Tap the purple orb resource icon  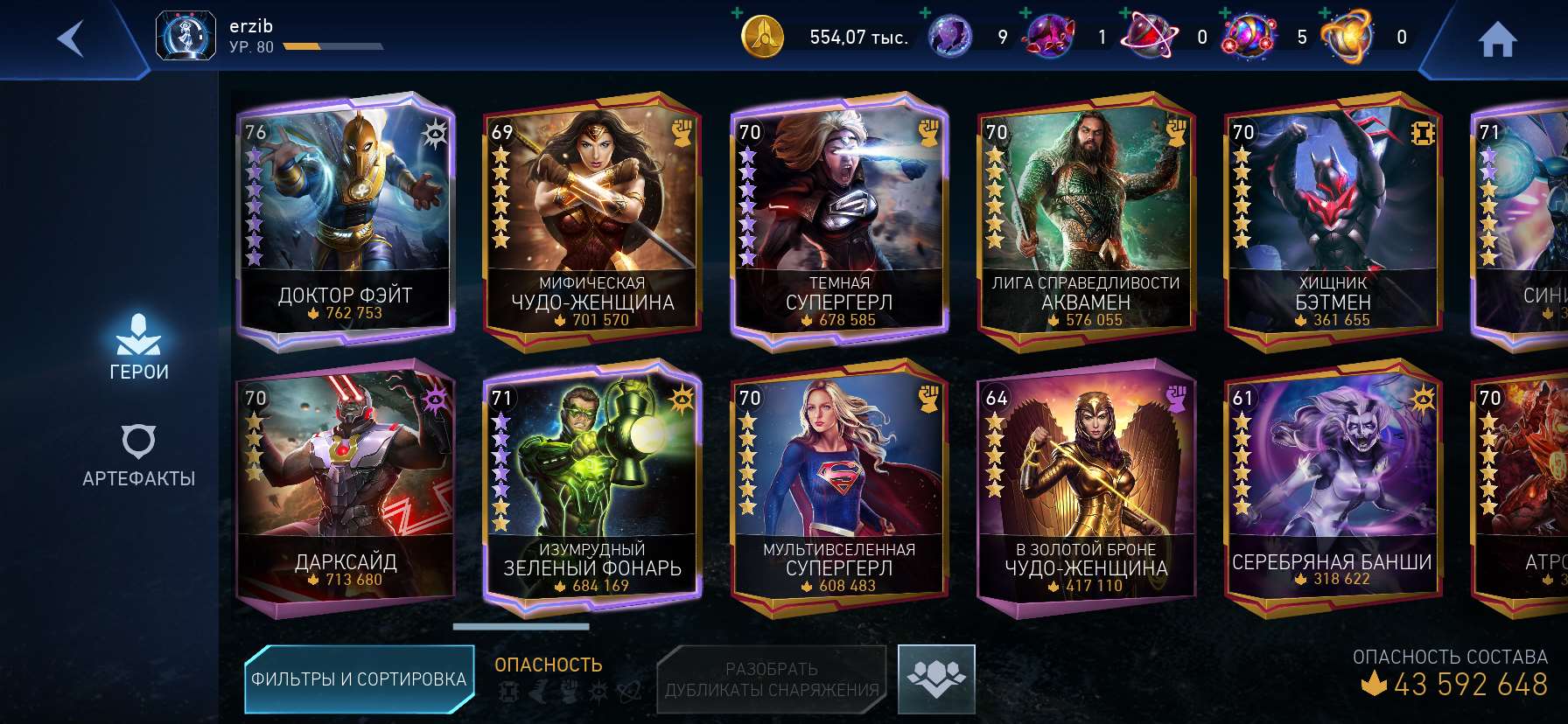pos(950,36)
